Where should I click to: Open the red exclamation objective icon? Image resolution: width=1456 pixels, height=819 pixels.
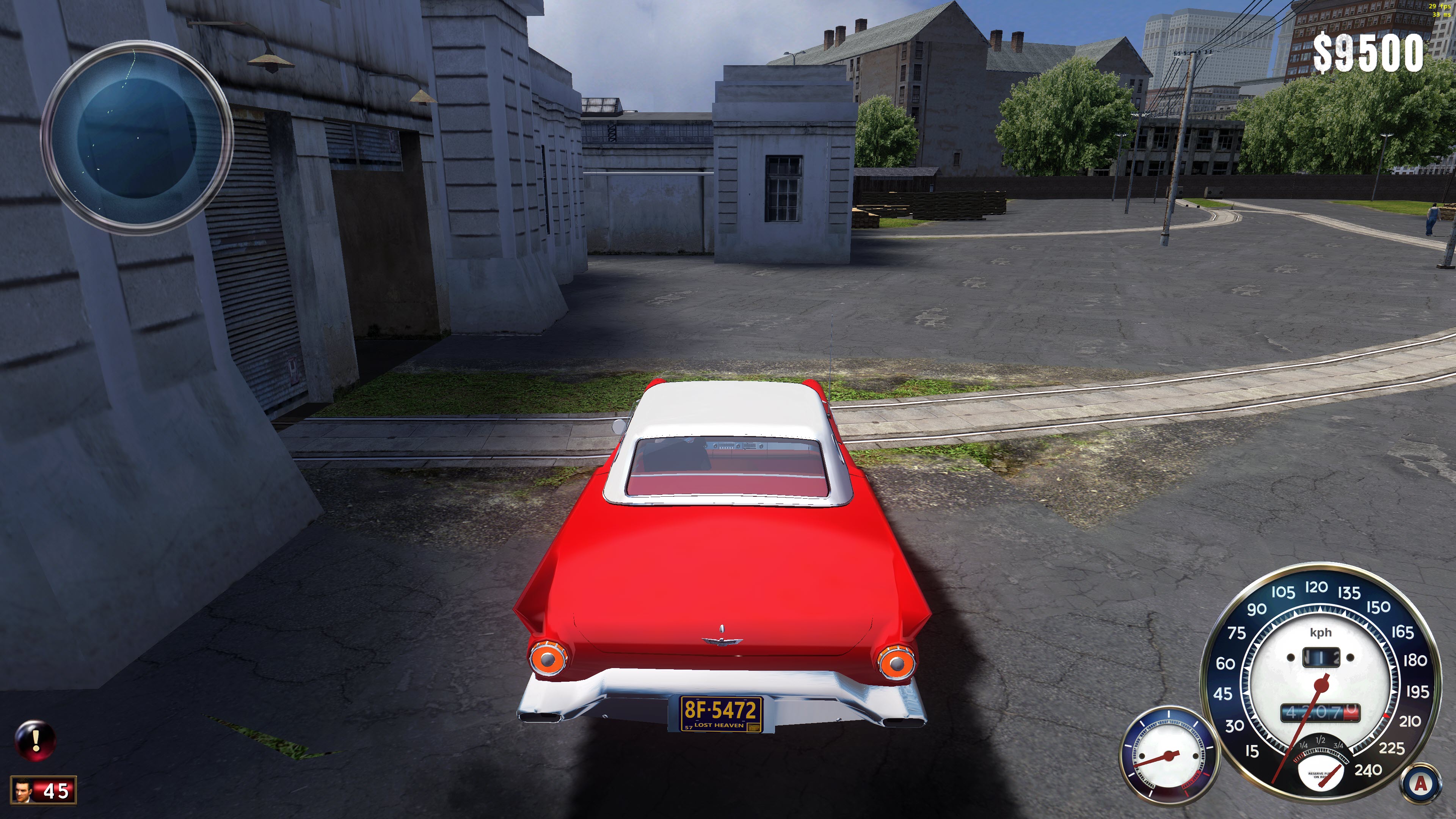[x=36, y=739]
